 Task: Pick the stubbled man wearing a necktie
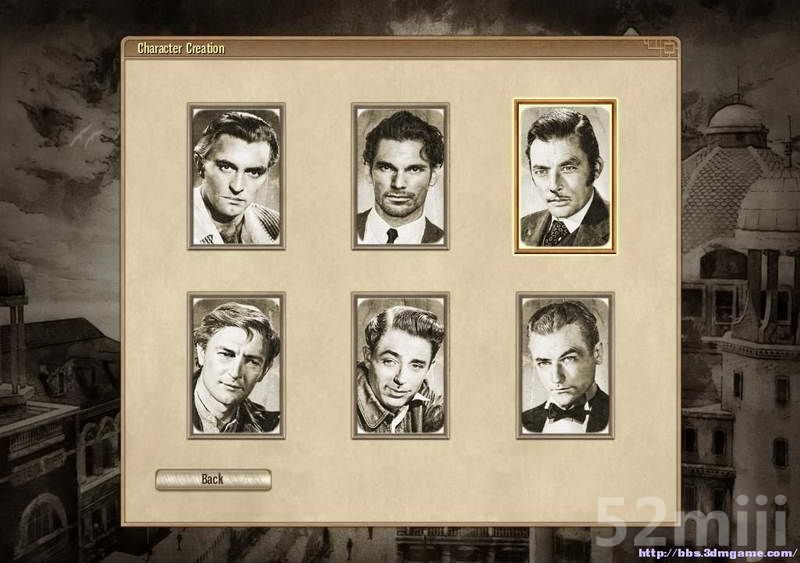point(400,176)
